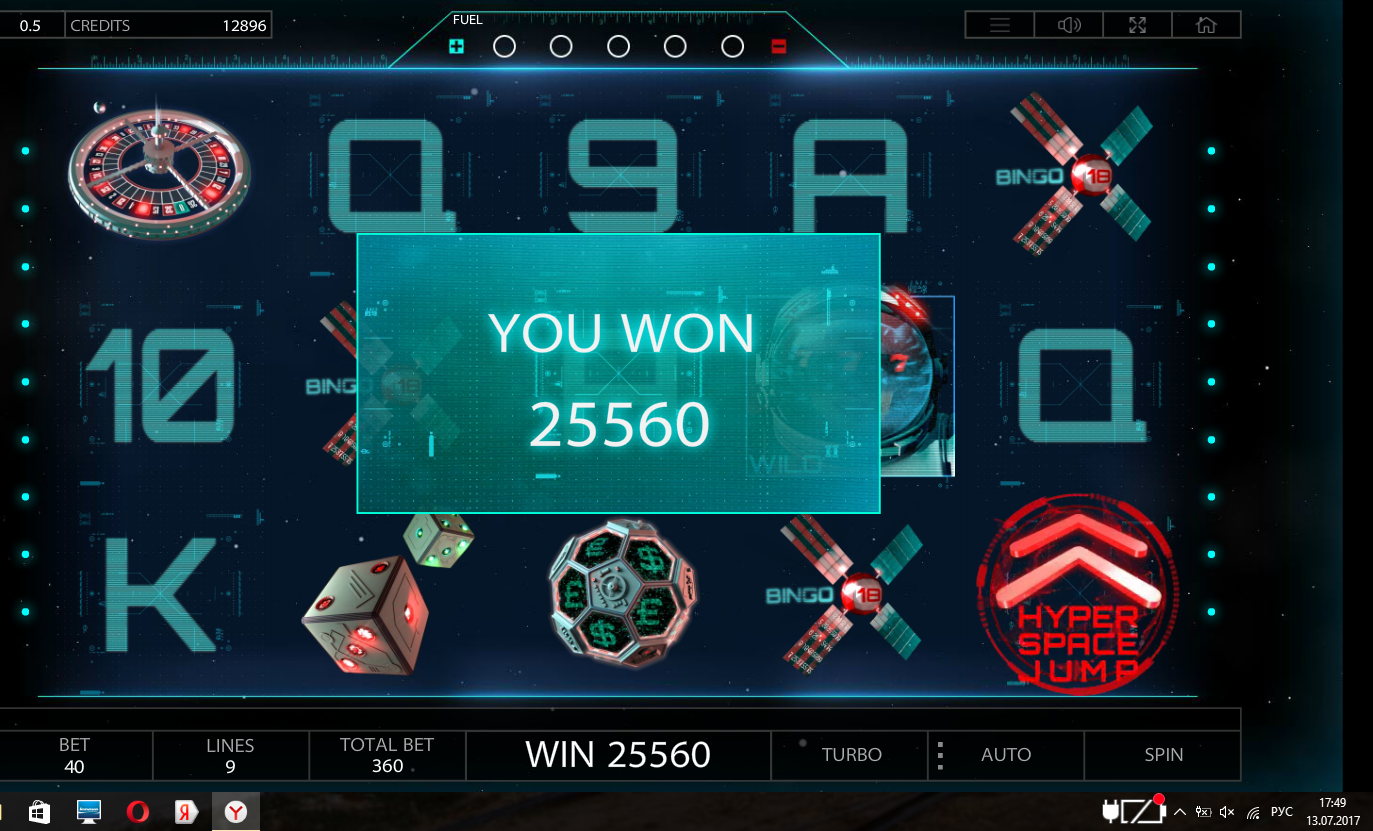Viewport: 1373px width, 831px height.
Task: Click the WIN 25560 display bar
Action: click(x=618, y=755)
